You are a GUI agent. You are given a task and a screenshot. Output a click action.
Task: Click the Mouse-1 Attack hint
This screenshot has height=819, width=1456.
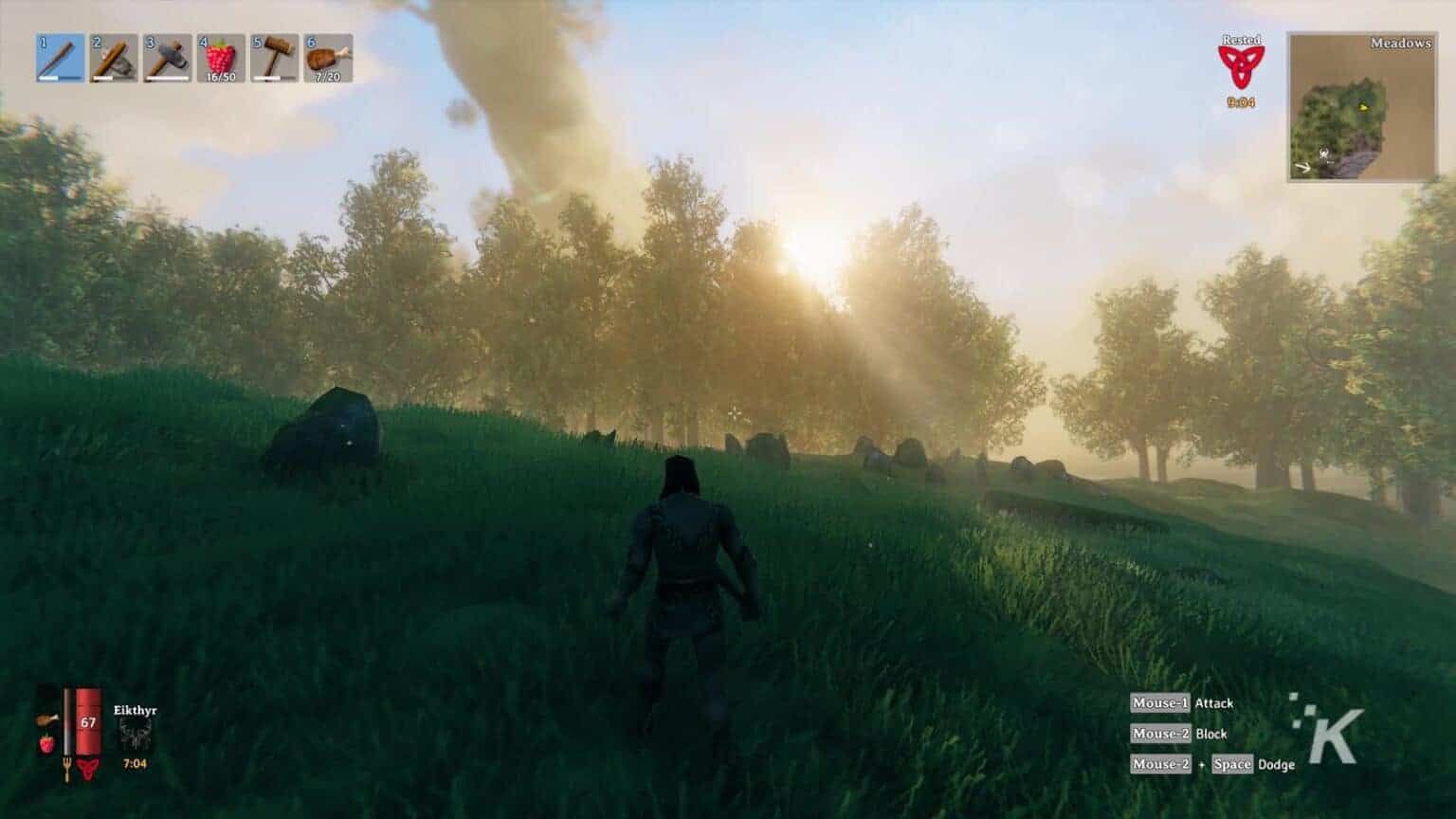pos(1183,703)
